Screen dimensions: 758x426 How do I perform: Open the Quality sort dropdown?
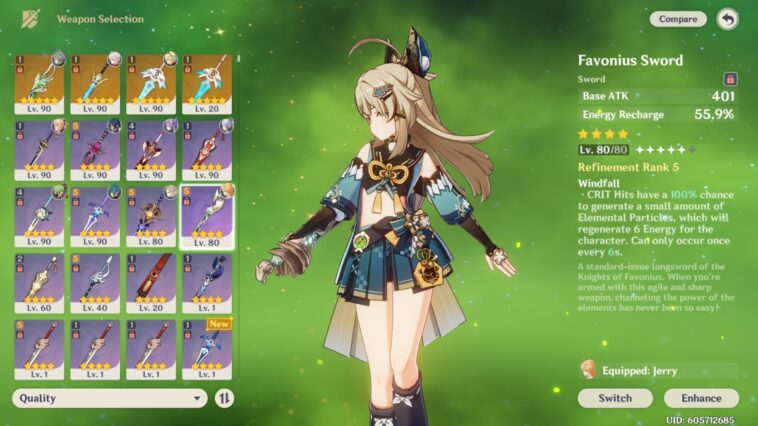[110, 398]
